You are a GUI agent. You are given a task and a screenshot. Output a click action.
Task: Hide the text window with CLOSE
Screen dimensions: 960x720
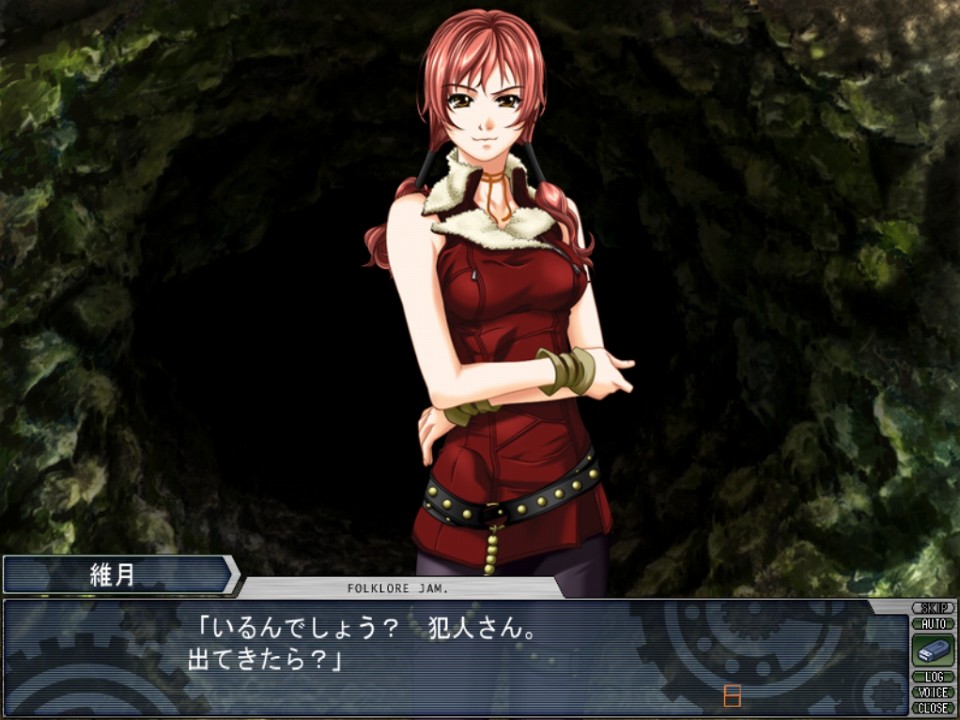tap(932, 707)
